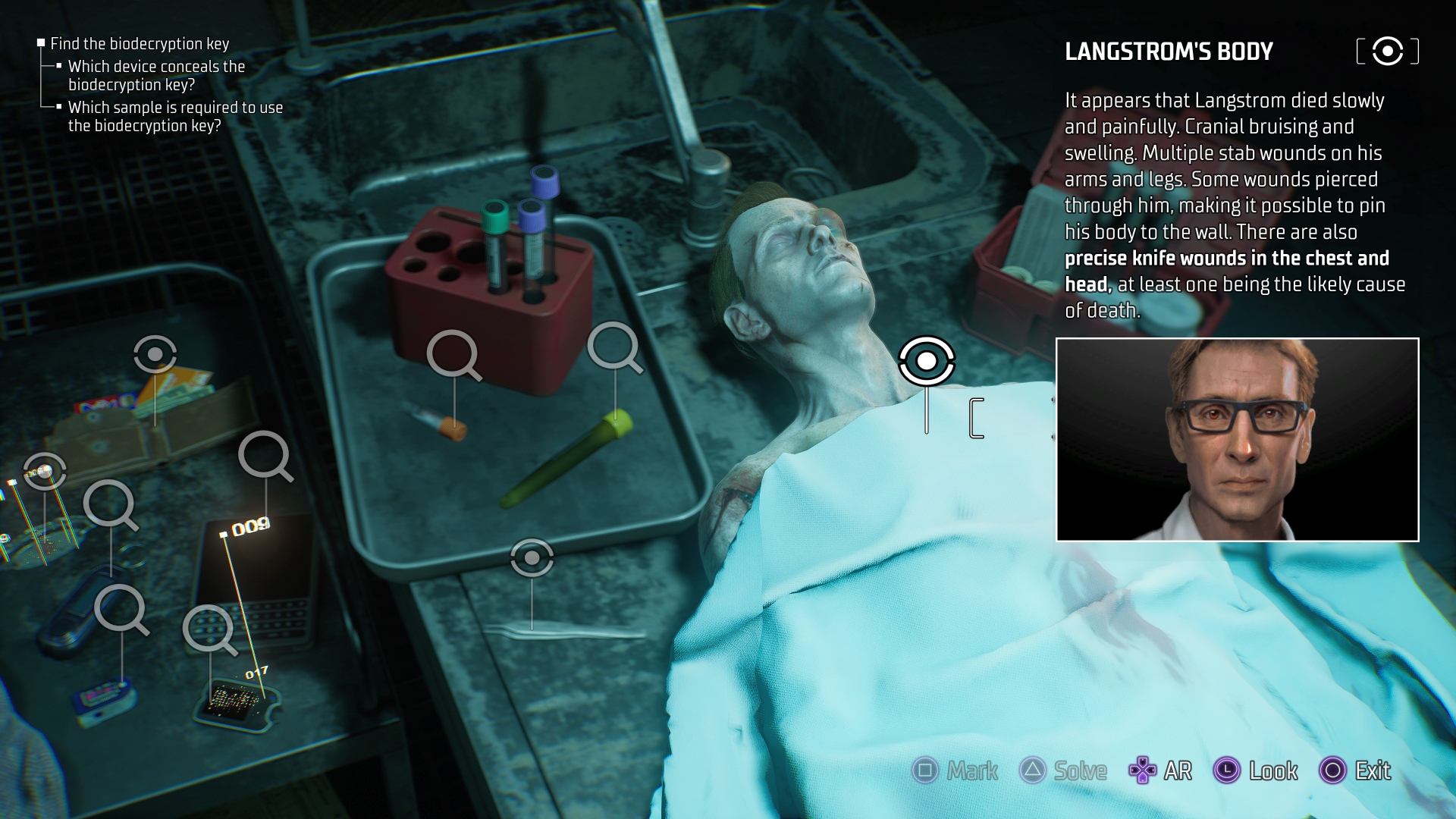Screen dimensions: 1456x819
Task: Click the magnifier marker above the small USB device
Action: tap(119, 608)
